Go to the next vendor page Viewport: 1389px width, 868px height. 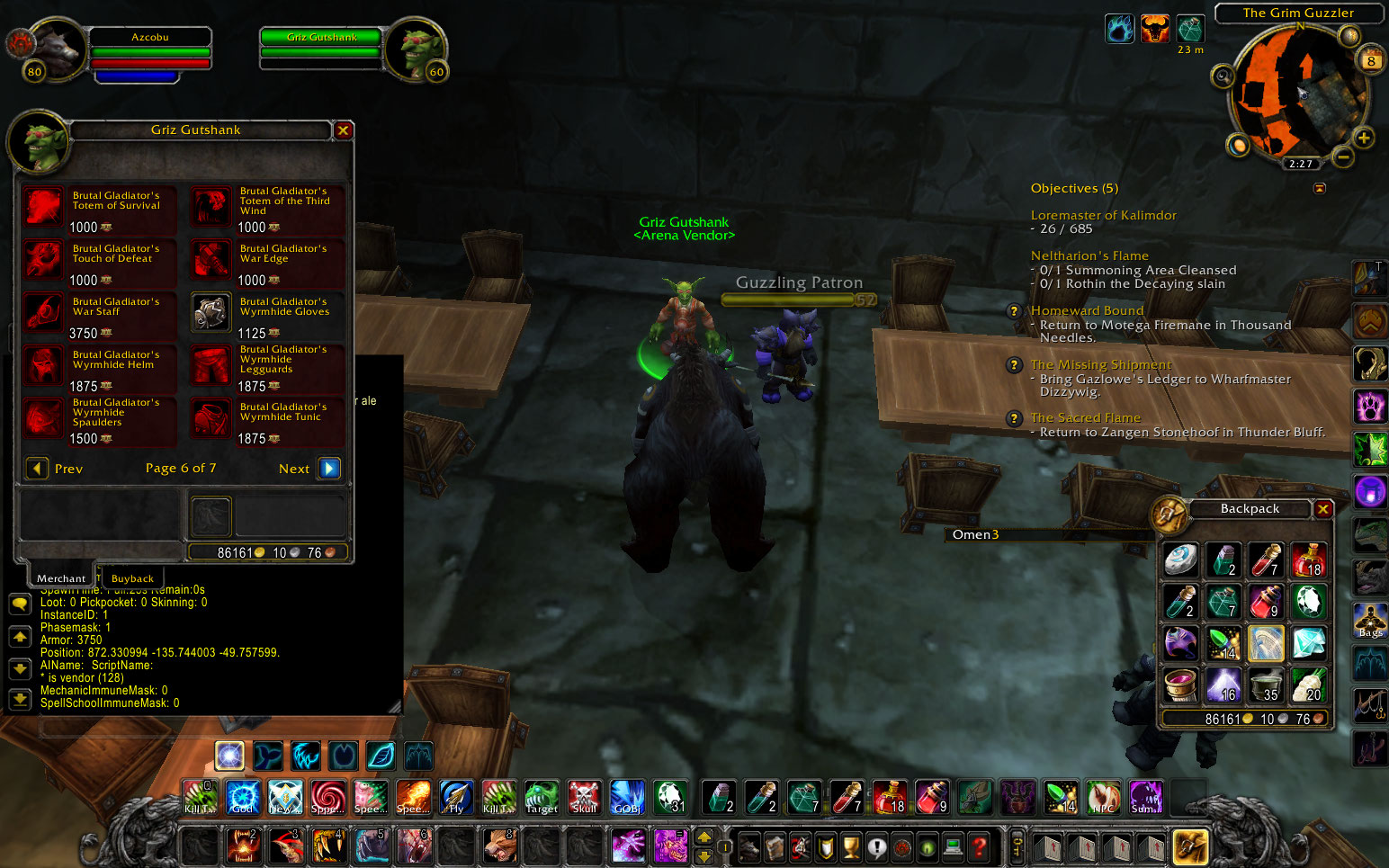(328, 468)
